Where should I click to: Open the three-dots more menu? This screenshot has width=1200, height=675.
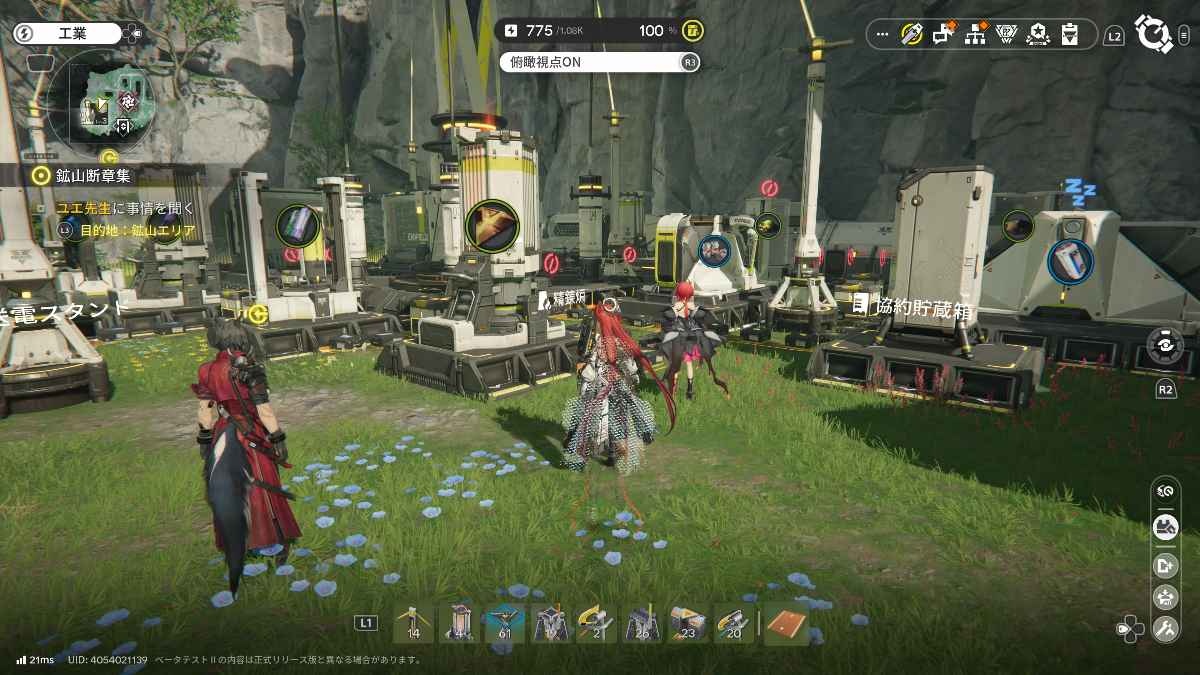tap(882, 34)
